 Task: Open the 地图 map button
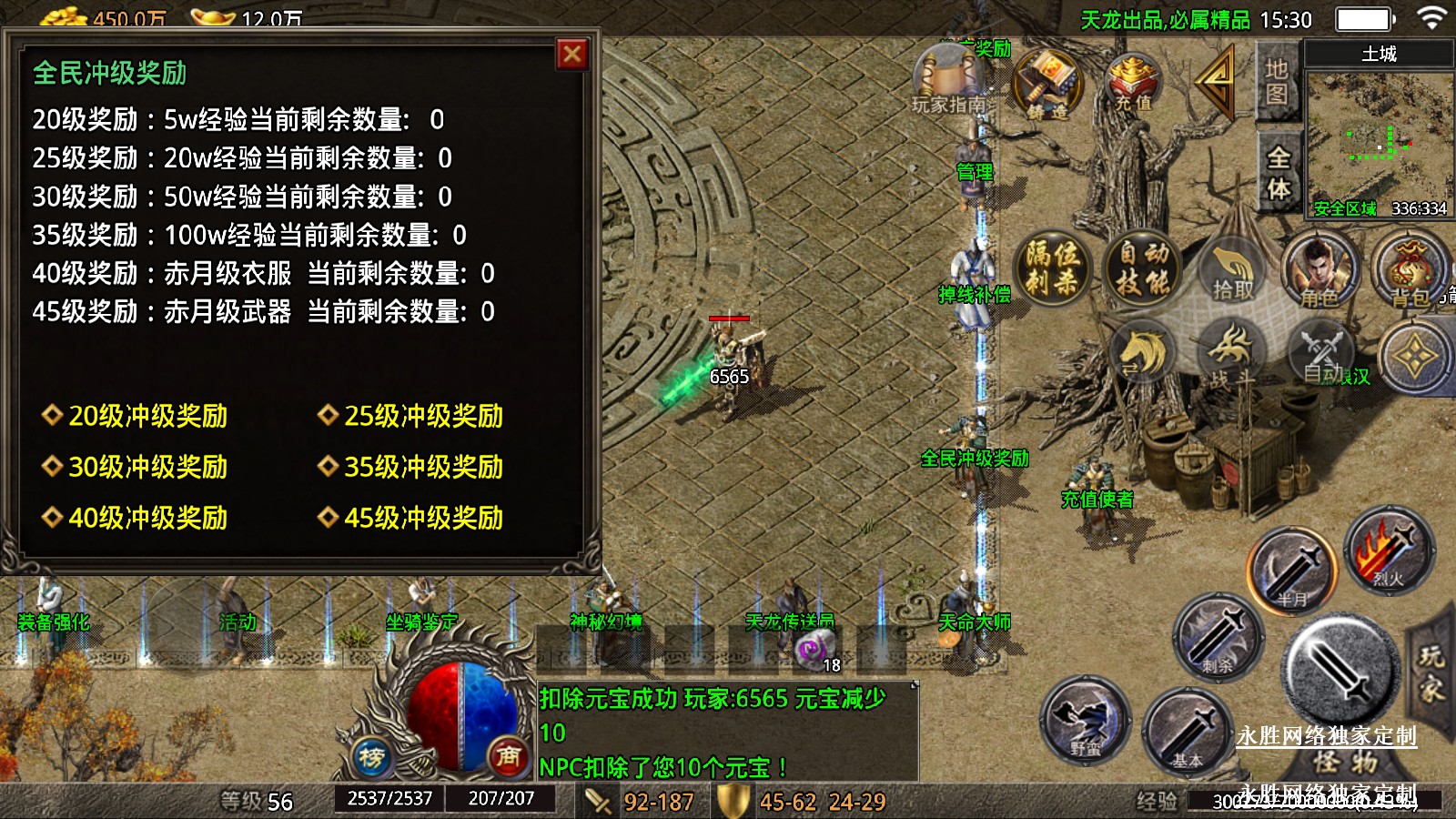[x=1276, y=82]
